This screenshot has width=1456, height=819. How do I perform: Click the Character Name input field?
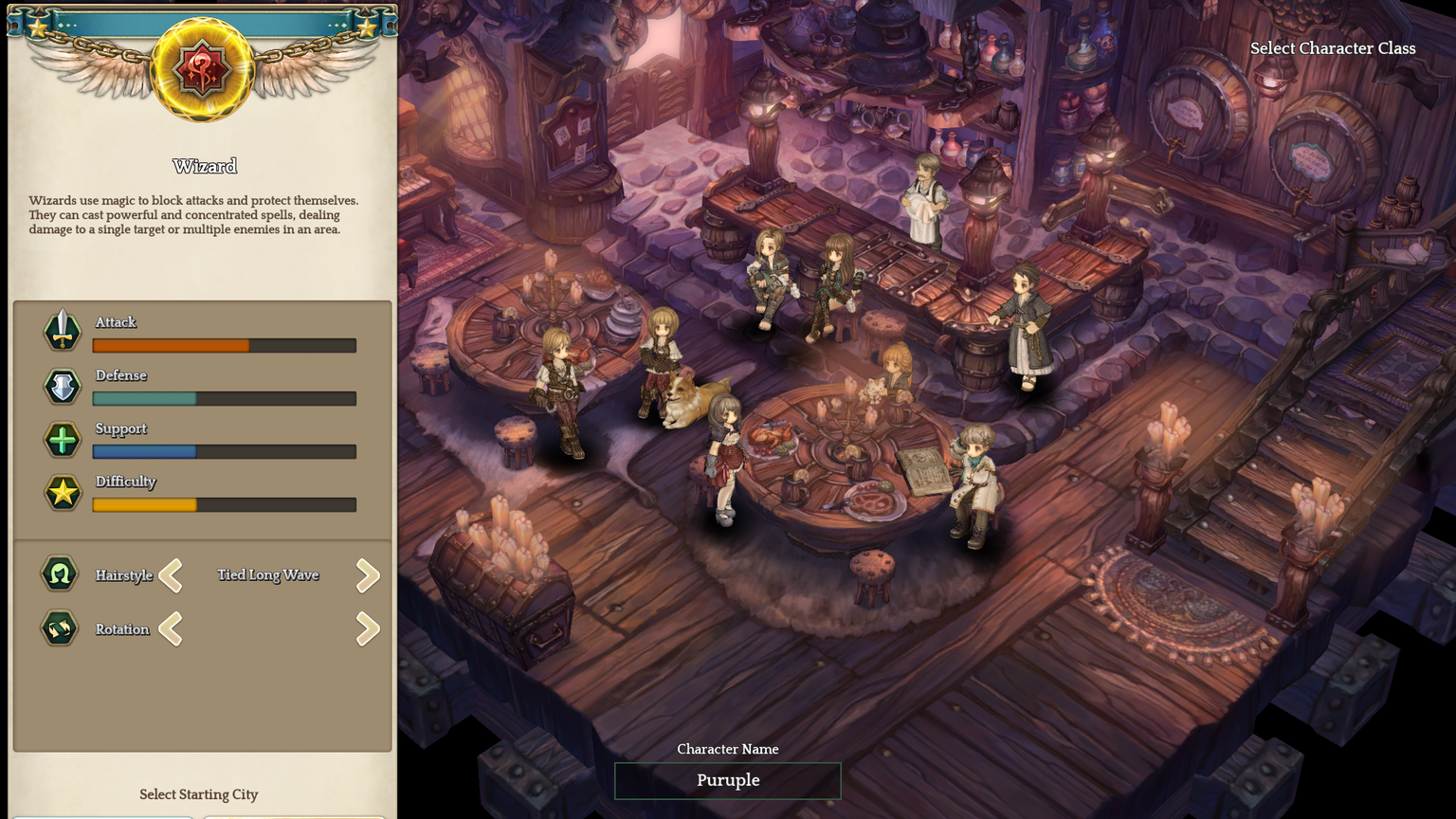coord(727,780)
